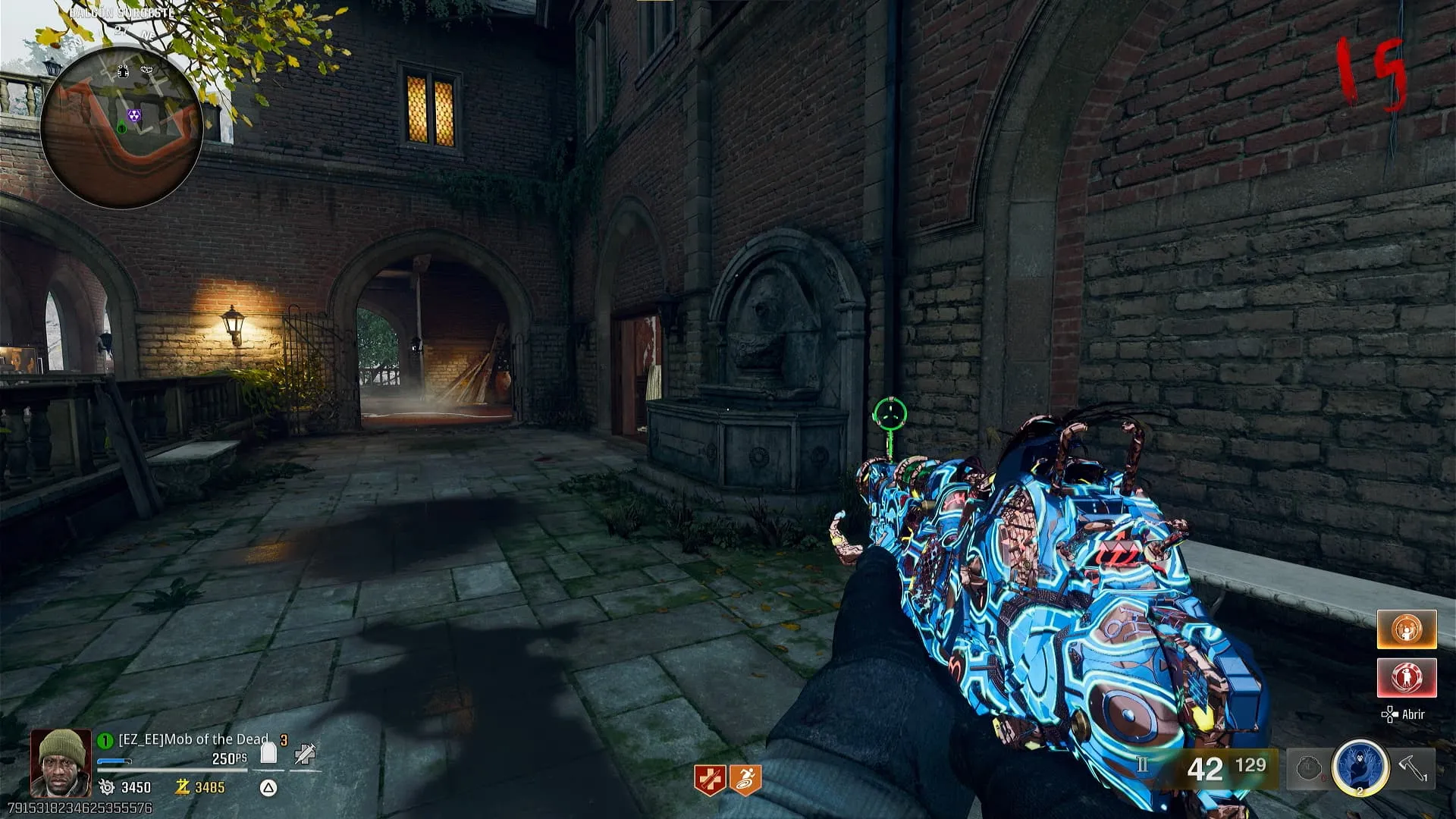
Task: Select the red GobbleGum slot
Action: click(x=1407, y=677)
